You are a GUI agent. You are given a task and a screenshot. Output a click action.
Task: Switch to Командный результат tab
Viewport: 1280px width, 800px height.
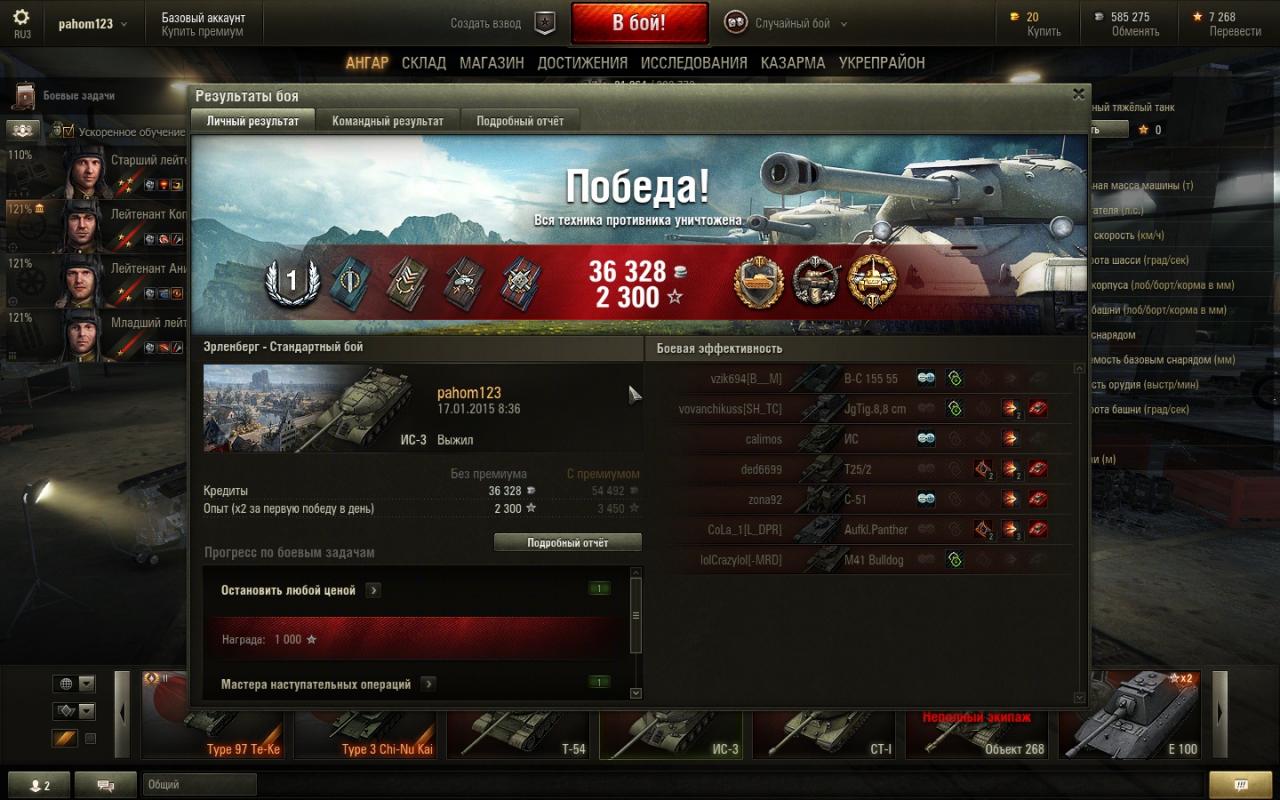(x=388, y=121)
